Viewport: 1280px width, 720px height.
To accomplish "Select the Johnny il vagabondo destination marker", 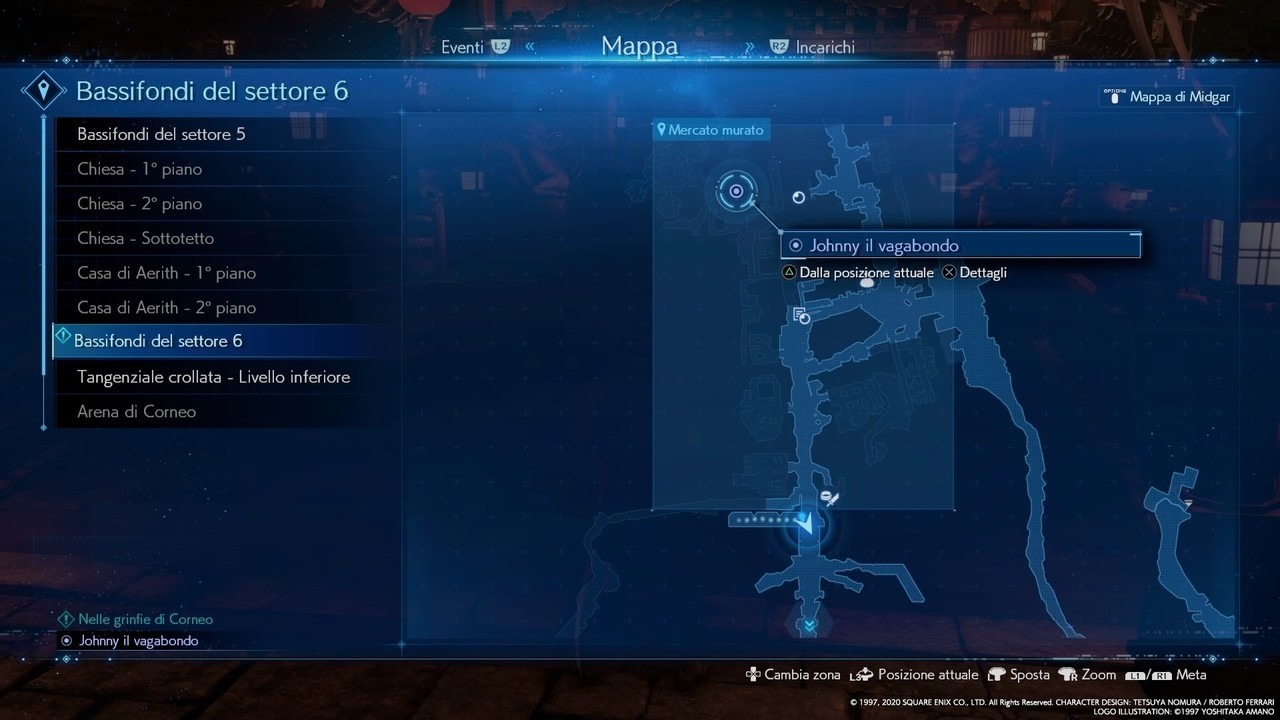I will tap(737, 191).
